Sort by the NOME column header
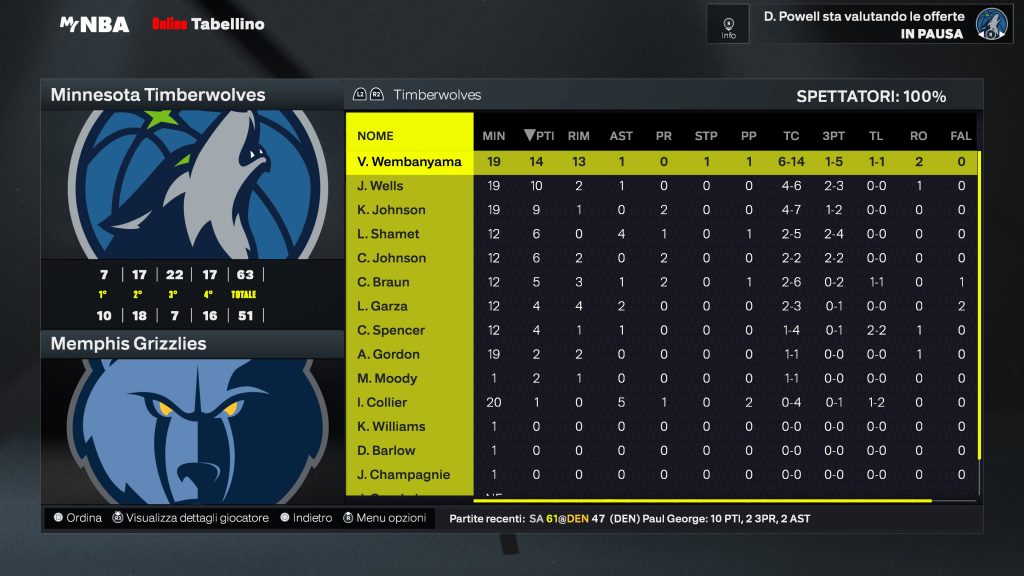1024x576 pixels. click(x=376, y=136)
